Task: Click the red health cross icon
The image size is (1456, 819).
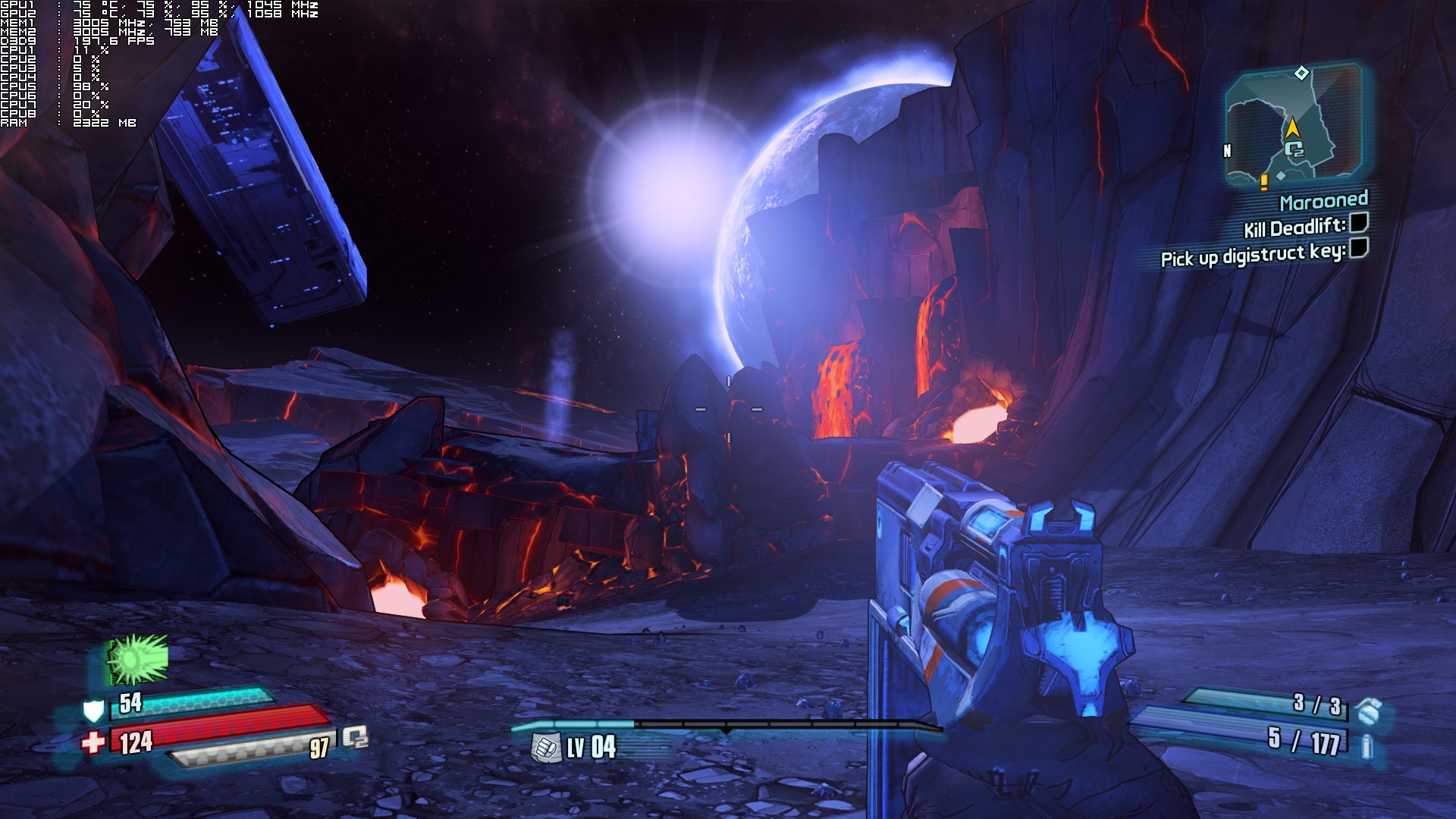Action: coord(93,742)
